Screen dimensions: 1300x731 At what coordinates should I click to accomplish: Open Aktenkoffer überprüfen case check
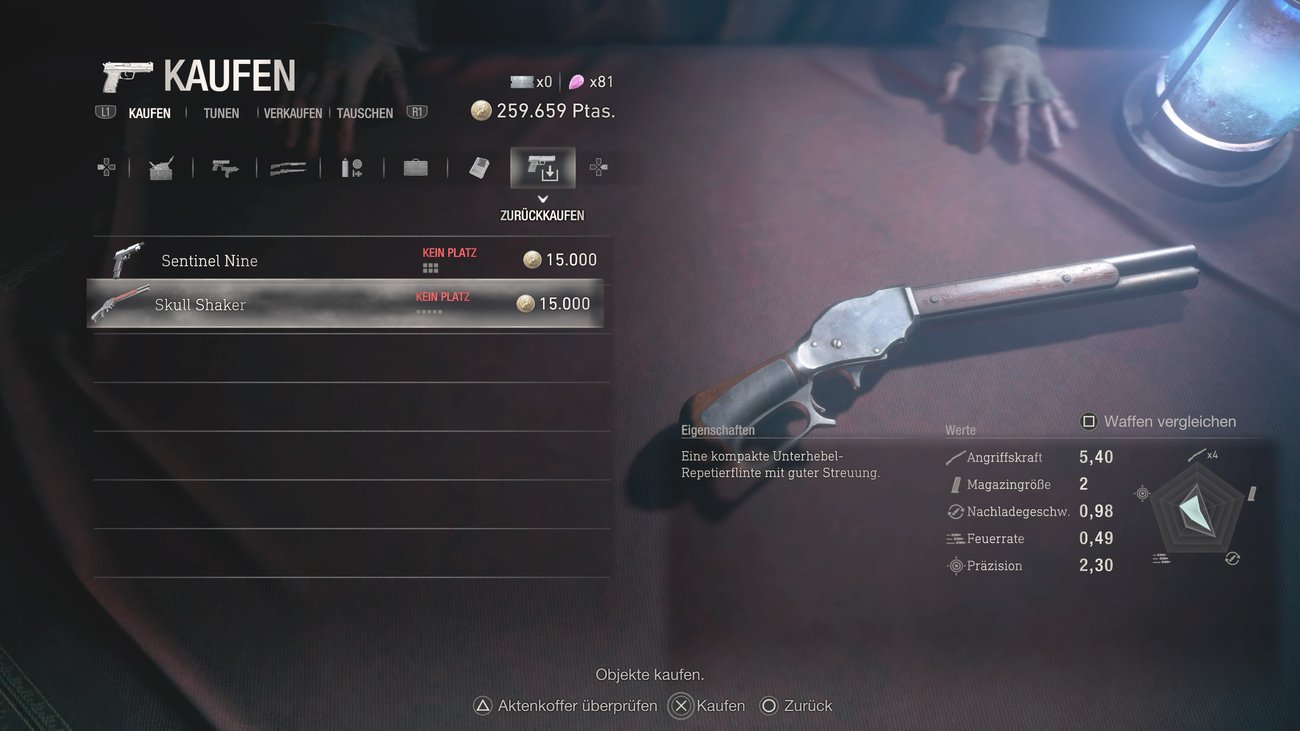[566, 706]
